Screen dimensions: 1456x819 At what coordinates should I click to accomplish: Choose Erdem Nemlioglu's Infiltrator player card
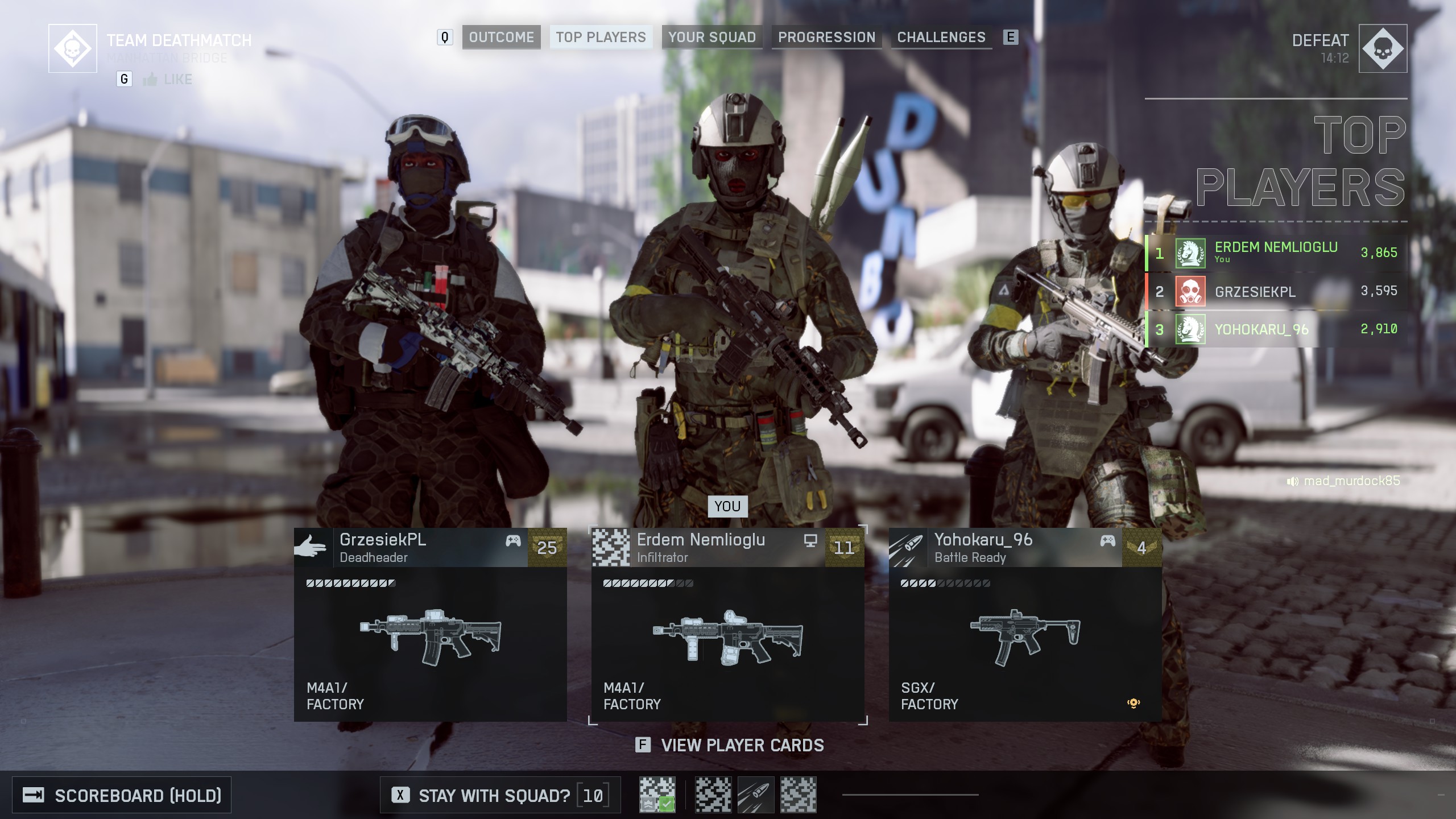[727, 624]
